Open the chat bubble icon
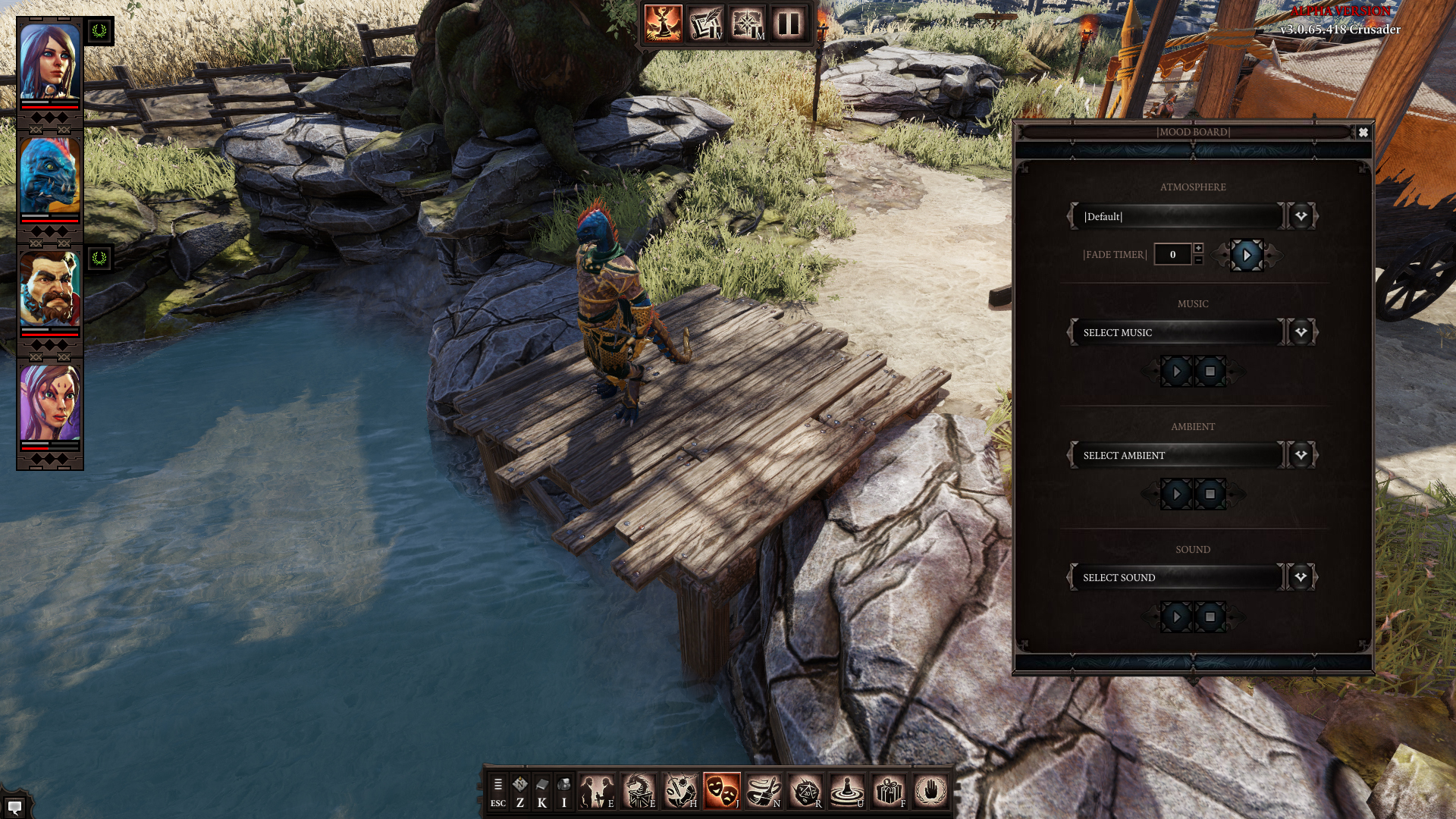This screenshot has width=1456, height=819. coord(14,807)
